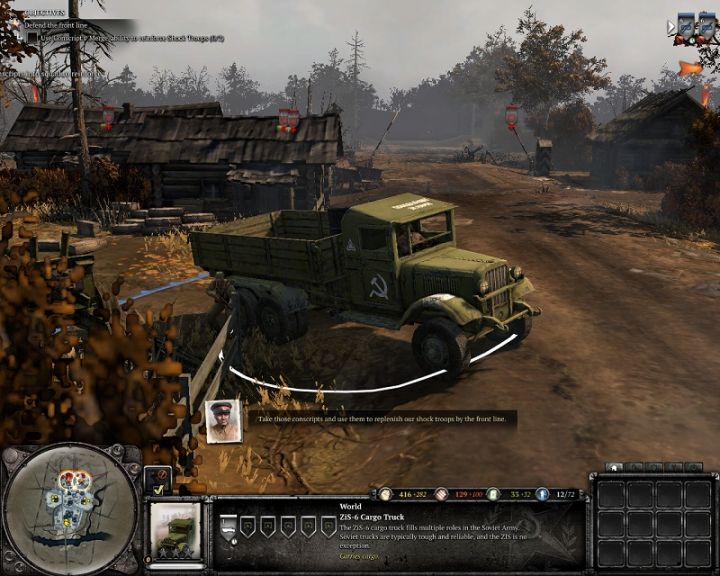720x576 pixels.
Task: Click the yellow checkmark button beside minimap
Action: (158, 491)
